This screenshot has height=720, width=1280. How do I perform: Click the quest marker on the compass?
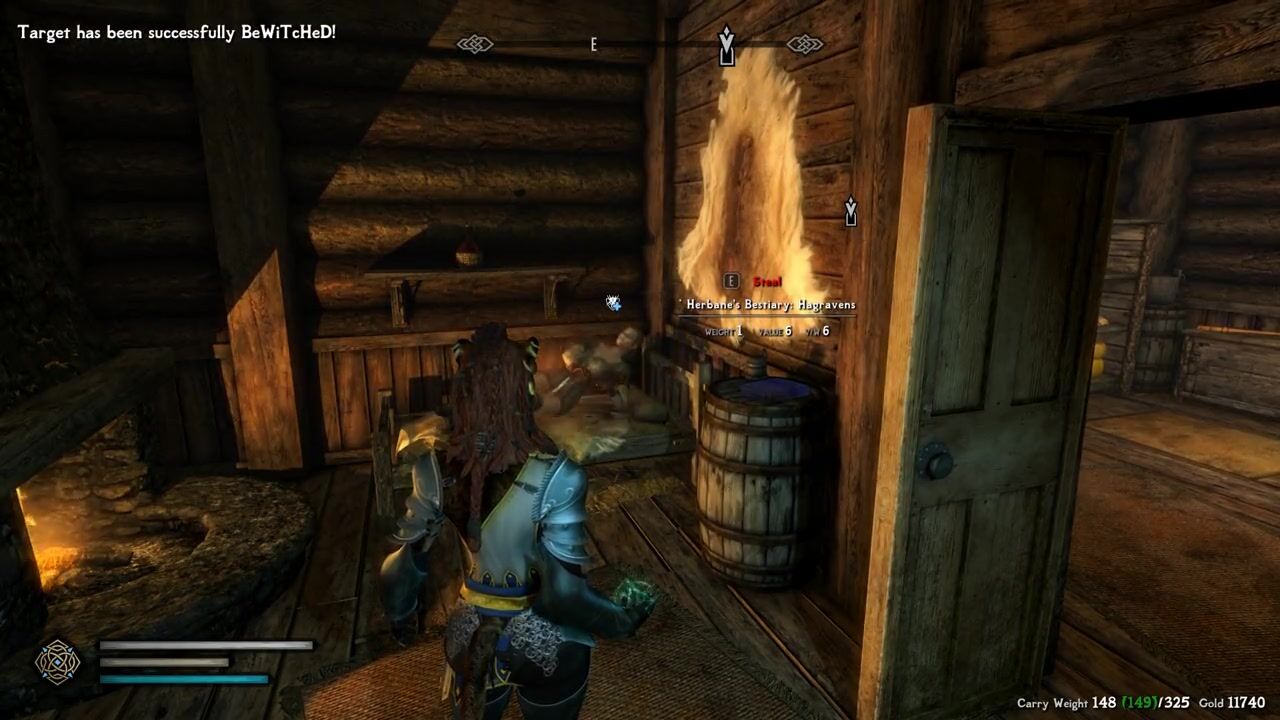[727, 45]
